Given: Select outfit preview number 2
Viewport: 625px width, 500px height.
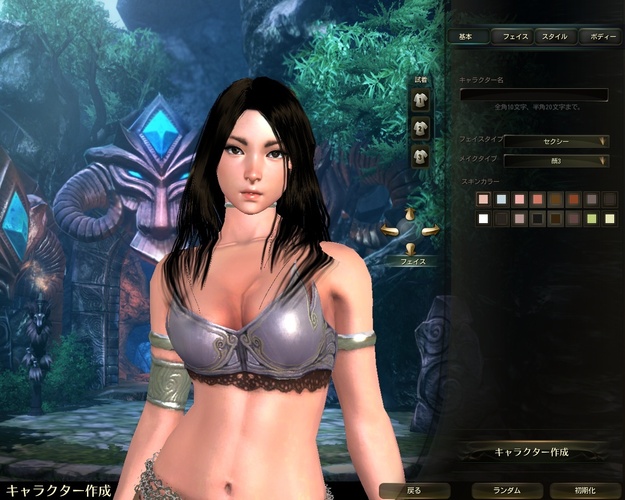Looking at the screenshot, I should 420,128.
